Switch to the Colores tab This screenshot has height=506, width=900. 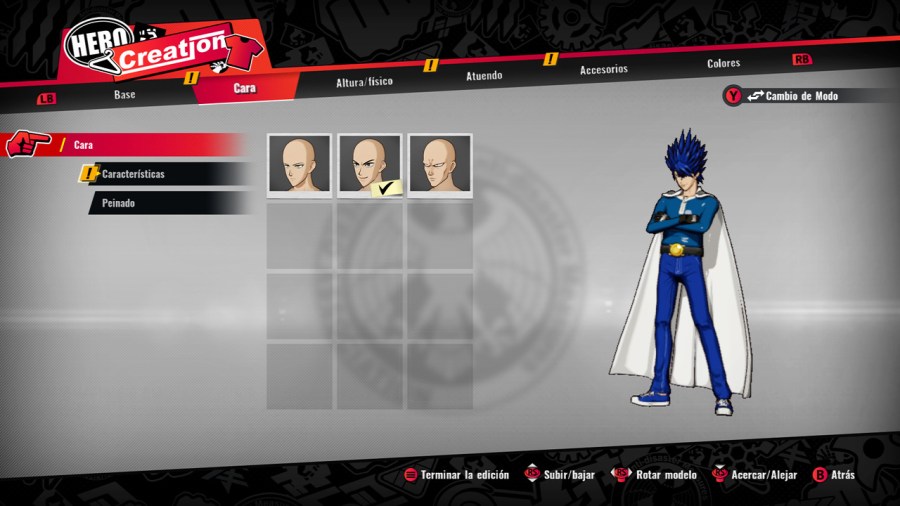coord(723,63)
